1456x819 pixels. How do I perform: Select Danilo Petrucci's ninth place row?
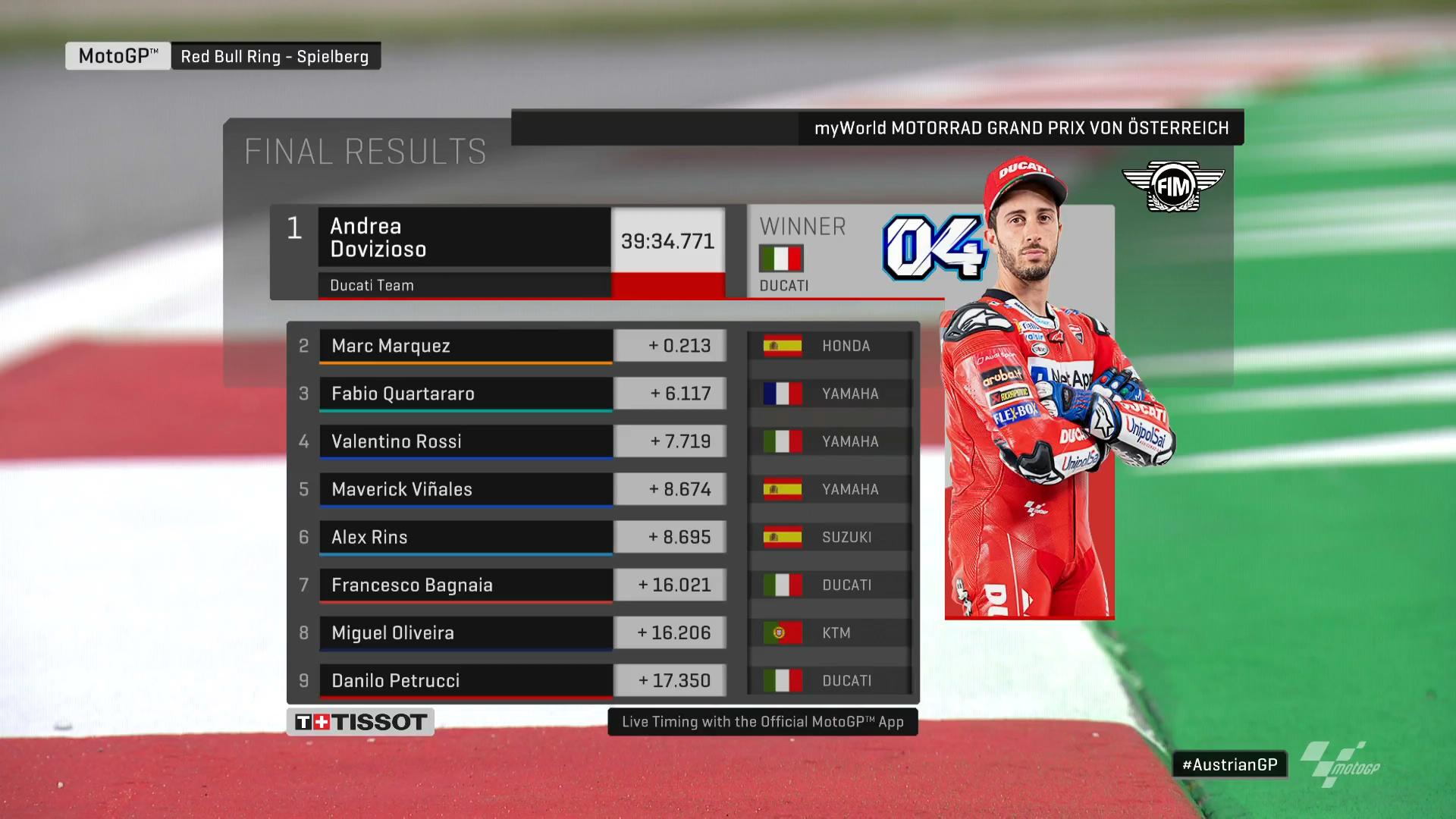click(x=466, y=680)
